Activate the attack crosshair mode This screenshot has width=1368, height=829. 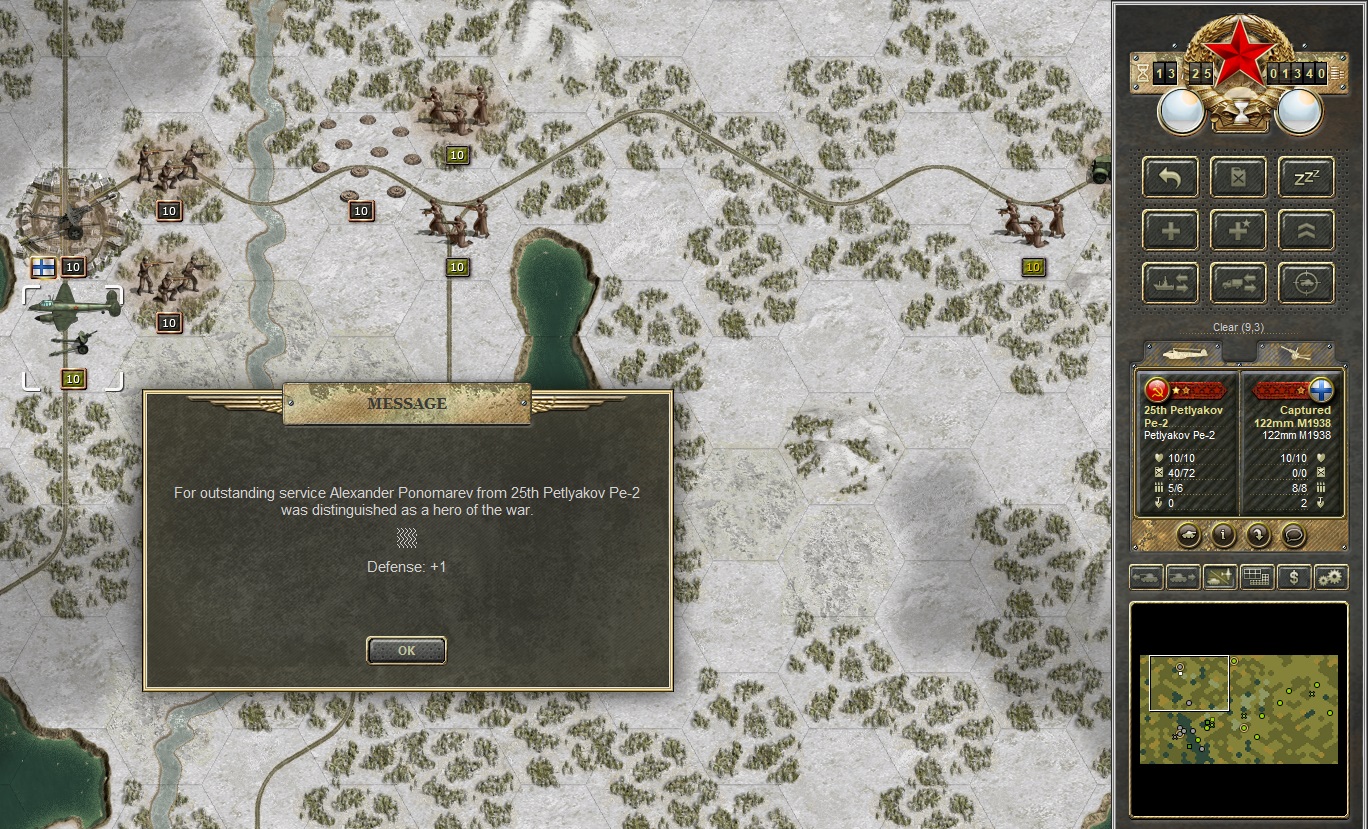[x=1305, y=283]
